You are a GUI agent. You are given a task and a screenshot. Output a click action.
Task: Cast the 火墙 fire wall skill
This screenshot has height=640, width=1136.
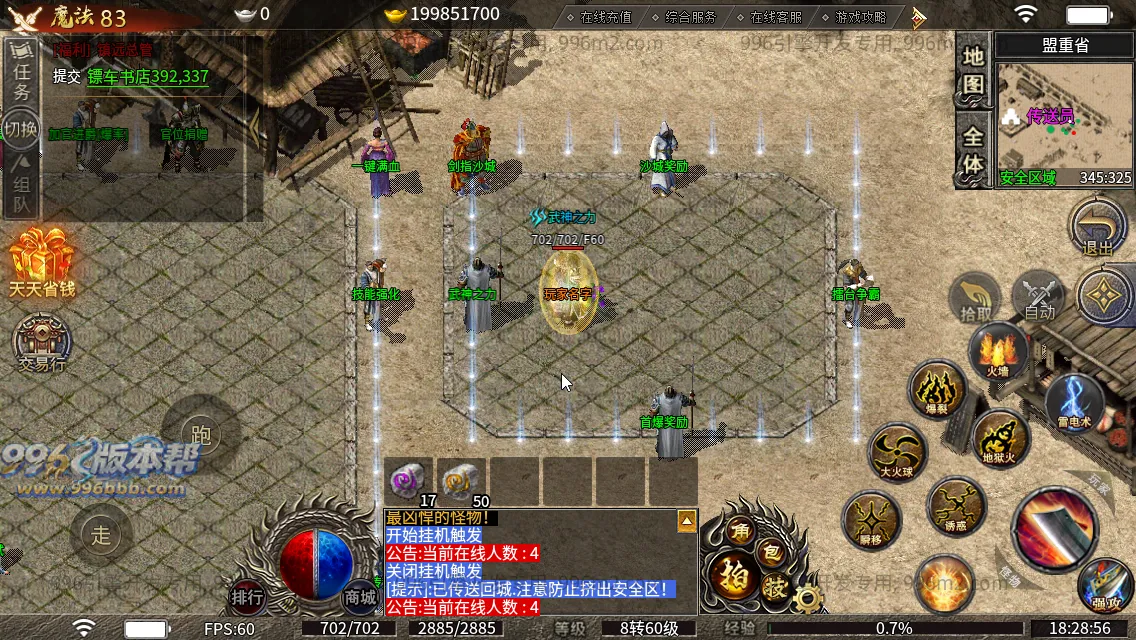[997, 352]
